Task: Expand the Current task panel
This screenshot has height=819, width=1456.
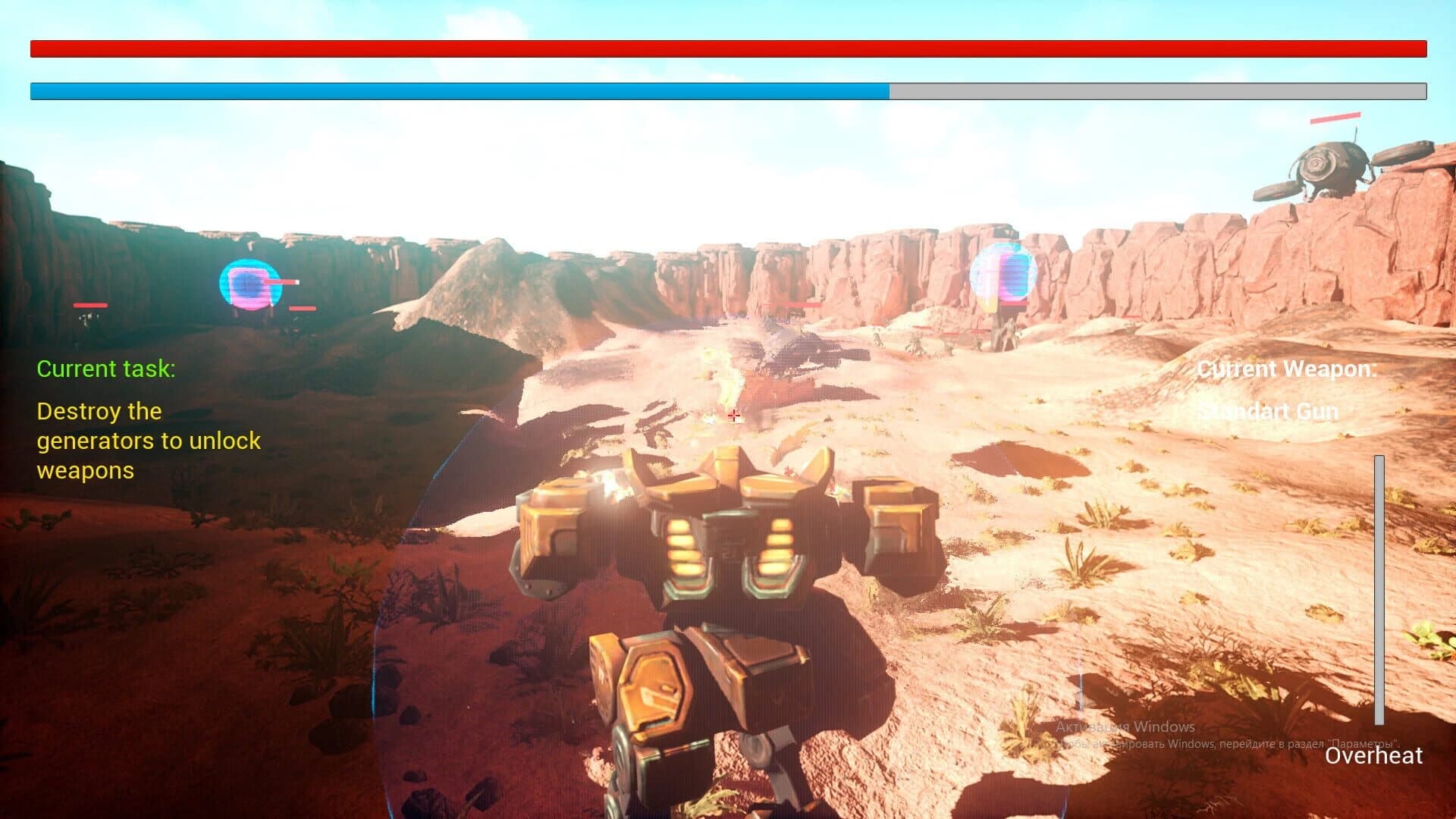Action: tap(149, 417)
